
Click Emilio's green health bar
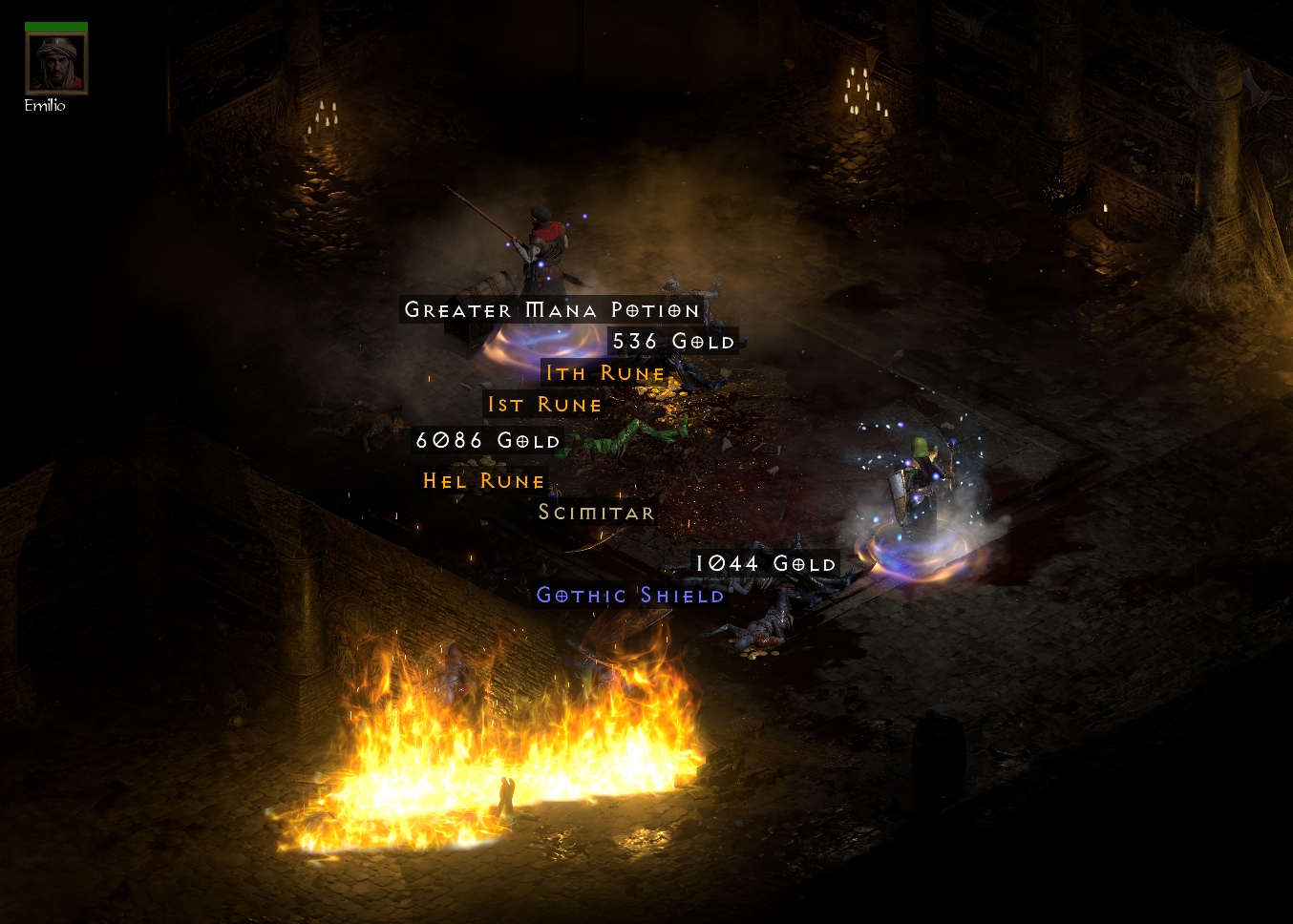(x=55, y=21)
